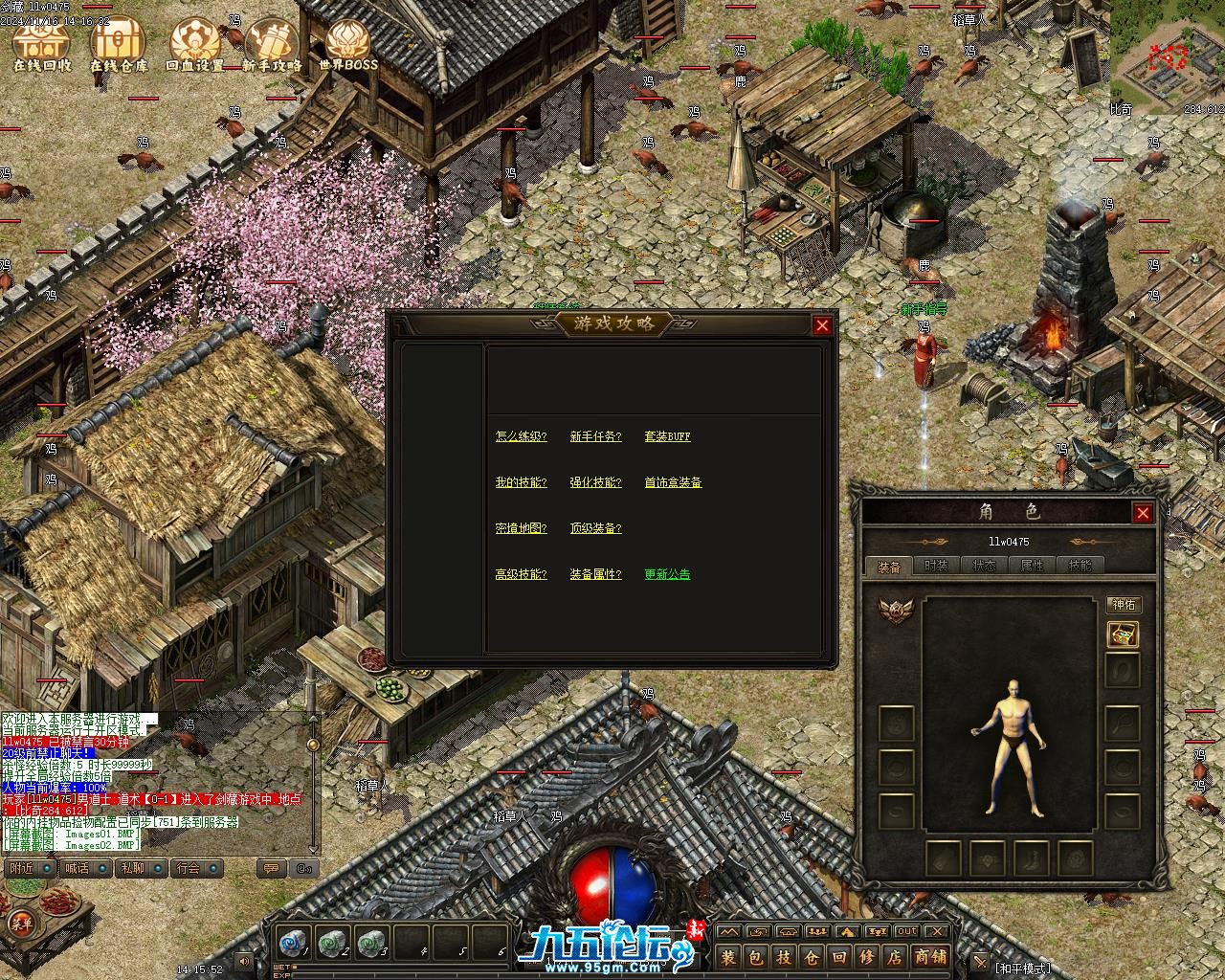Open the 在线仓库 online warehouse
This screenshot has width=1225, height=980.
(x=119, y=45)
